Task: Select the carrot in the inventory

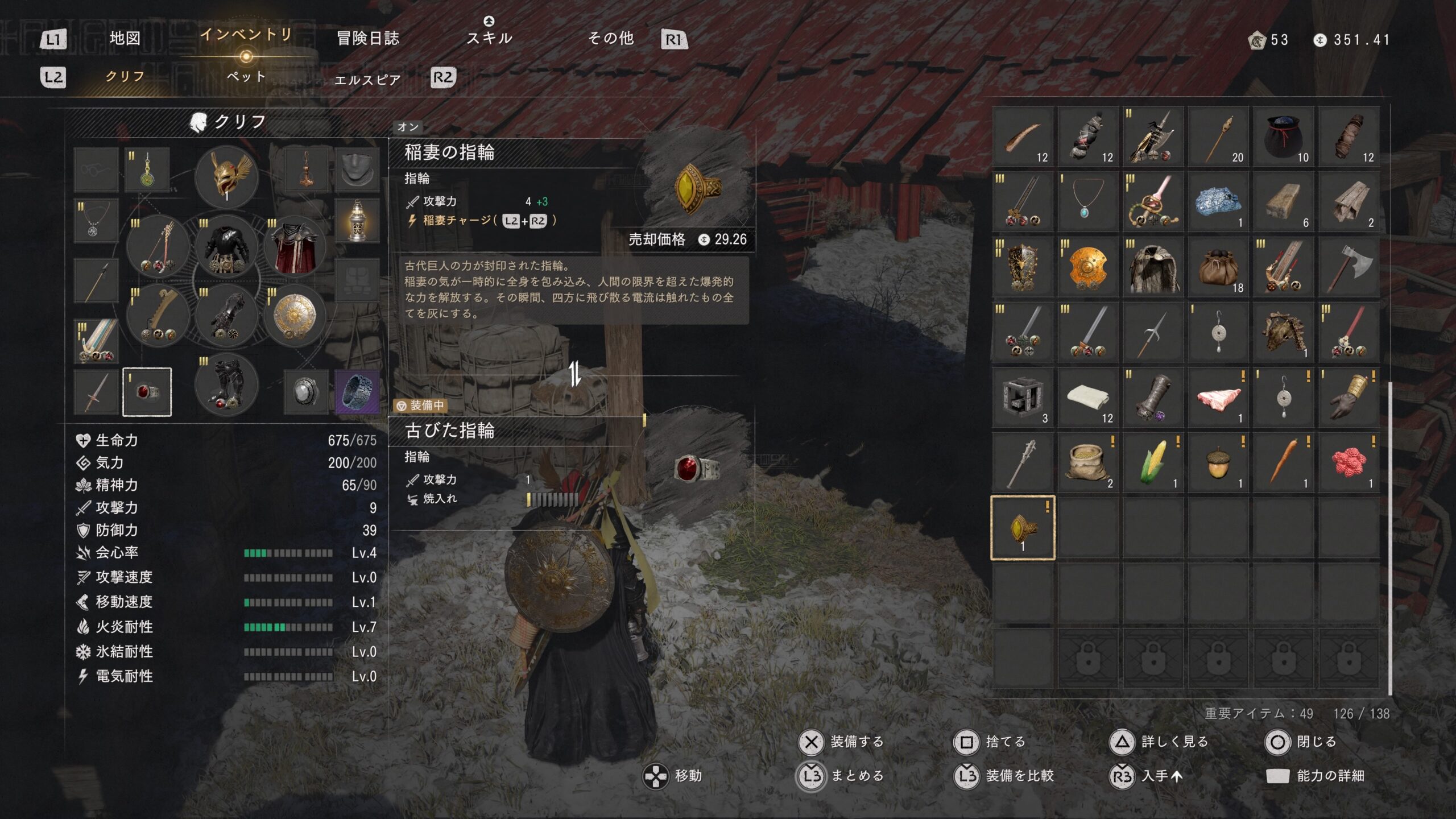Action: (1283, 463)
